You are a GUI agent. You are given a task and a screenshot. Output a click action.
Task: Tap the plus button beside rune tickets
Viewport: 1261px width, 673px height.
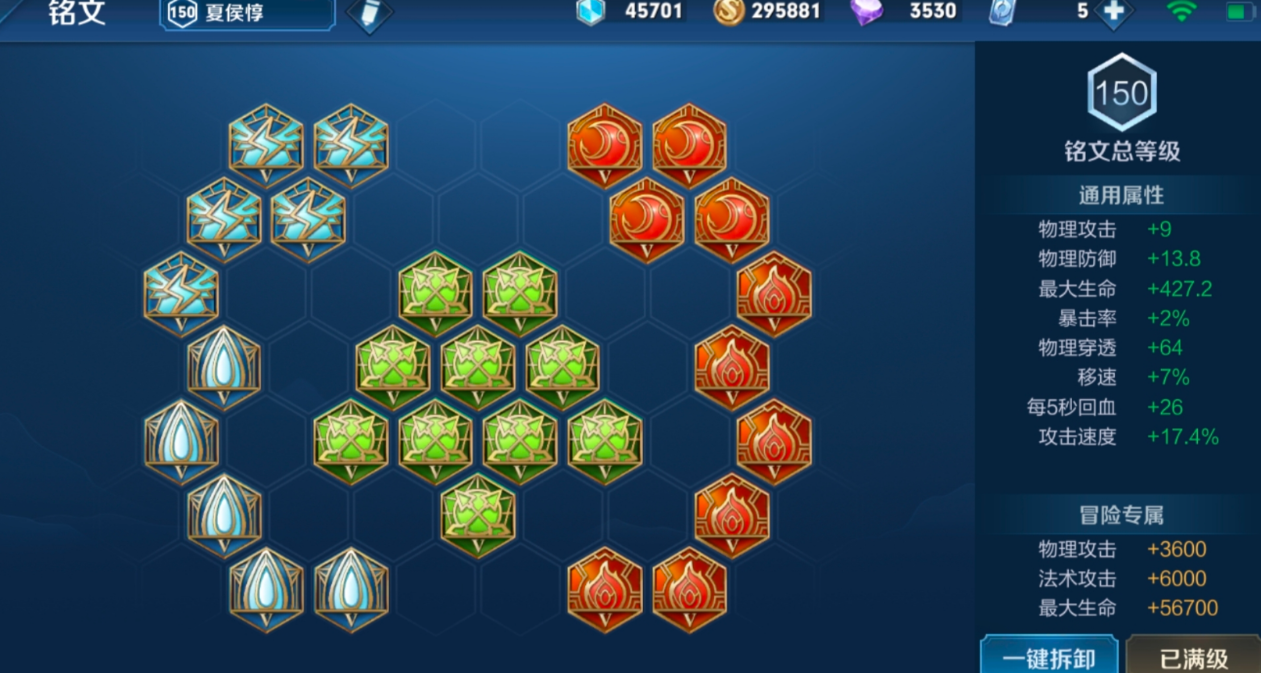point(1113,13)
